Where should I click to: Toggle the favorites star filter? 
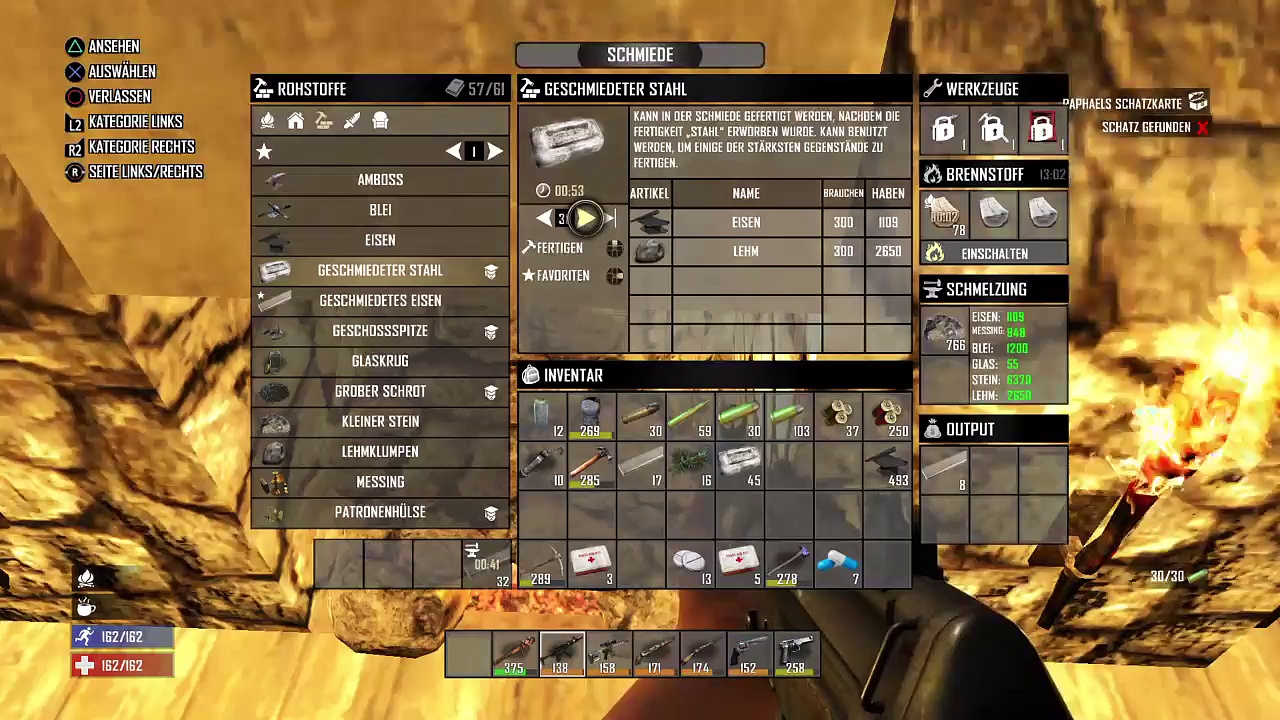[264, 151]
